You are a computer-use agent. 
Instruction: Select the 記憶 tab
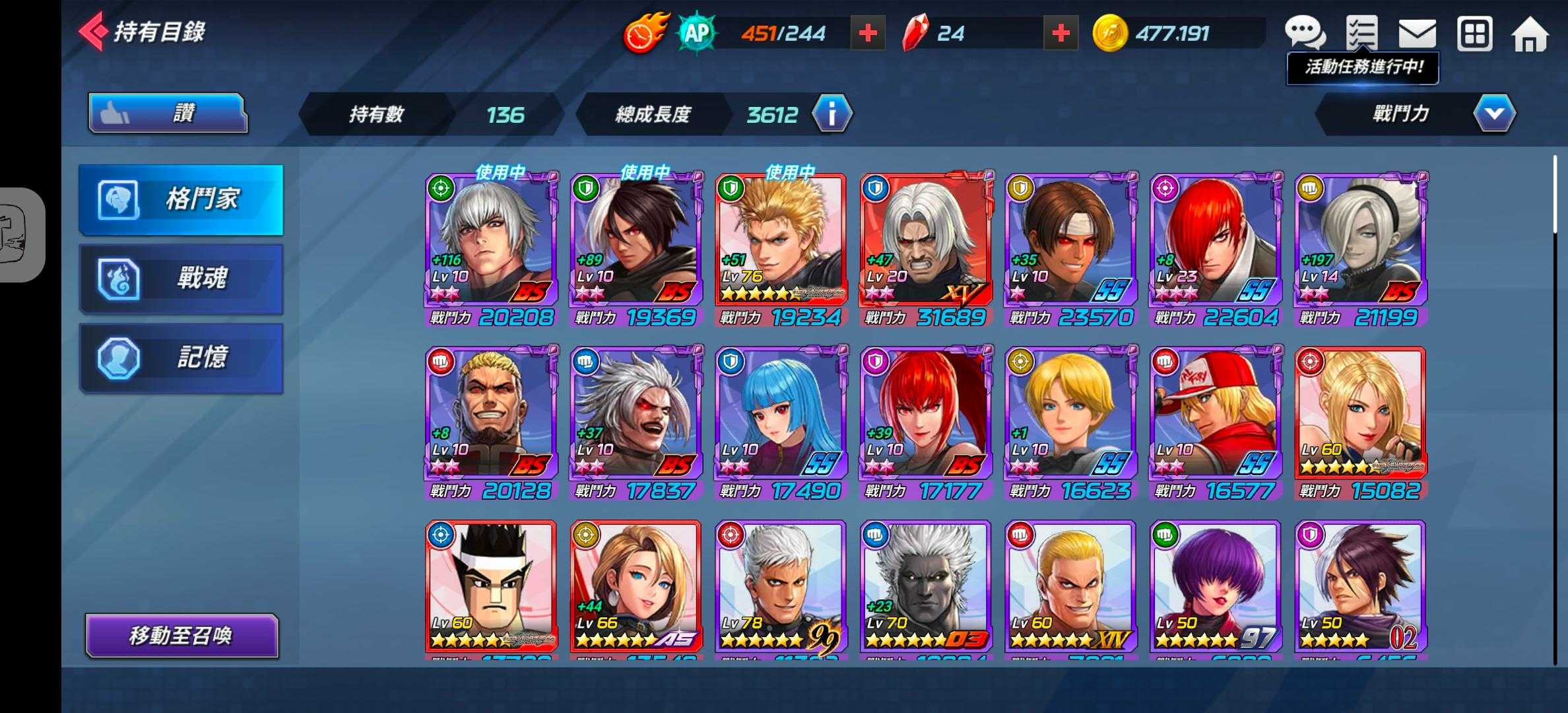pyautogui.click(x=181, y=357)
